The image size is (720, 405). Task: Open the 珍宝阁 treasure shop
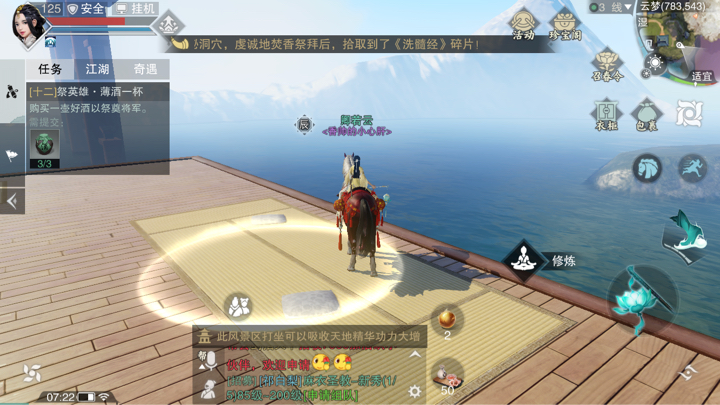tap(565, 24)
